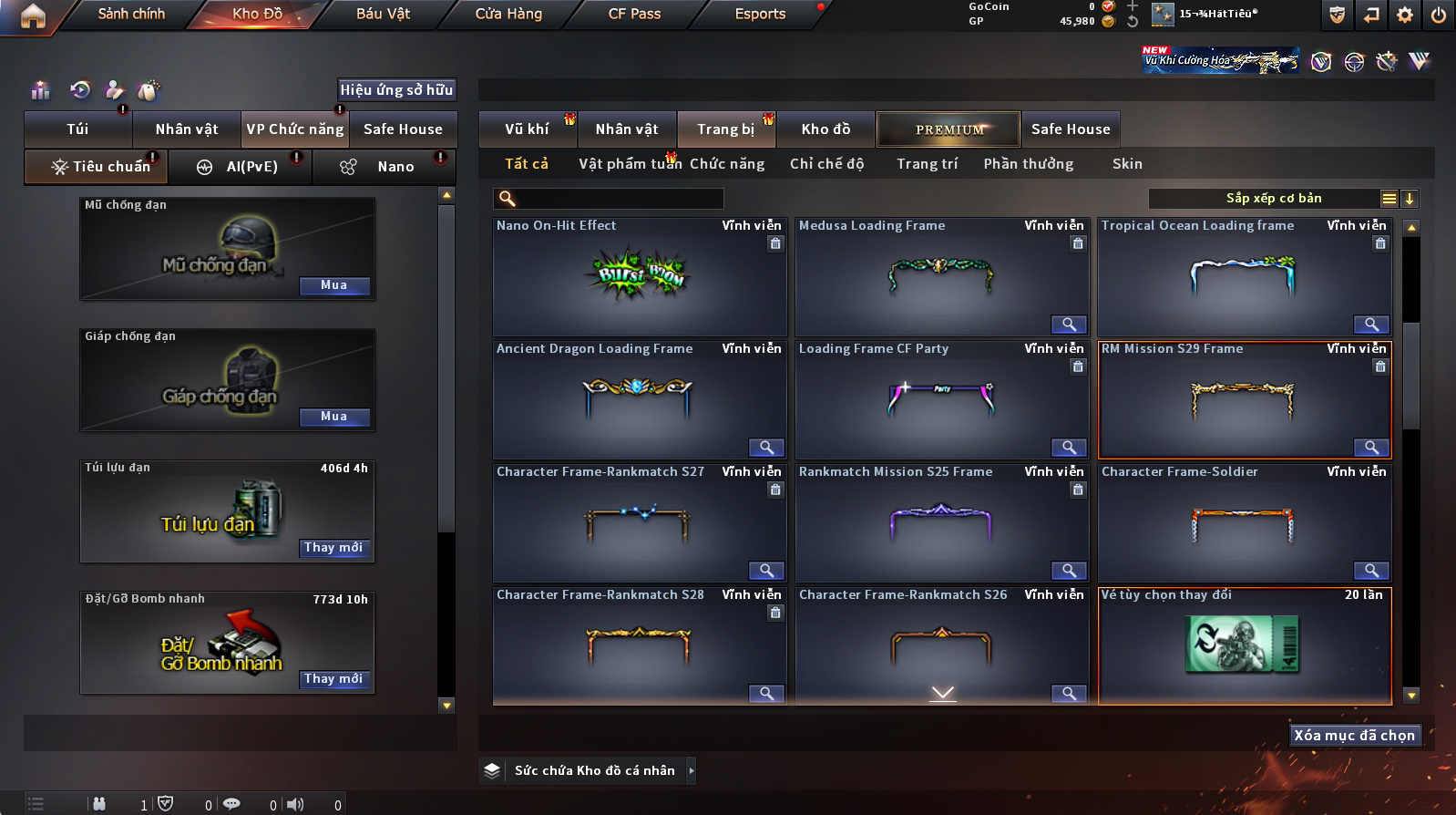Open the Safe House storage tab
The width and height of the screenshot is (1456, 815).
[x=1071, y=129]
